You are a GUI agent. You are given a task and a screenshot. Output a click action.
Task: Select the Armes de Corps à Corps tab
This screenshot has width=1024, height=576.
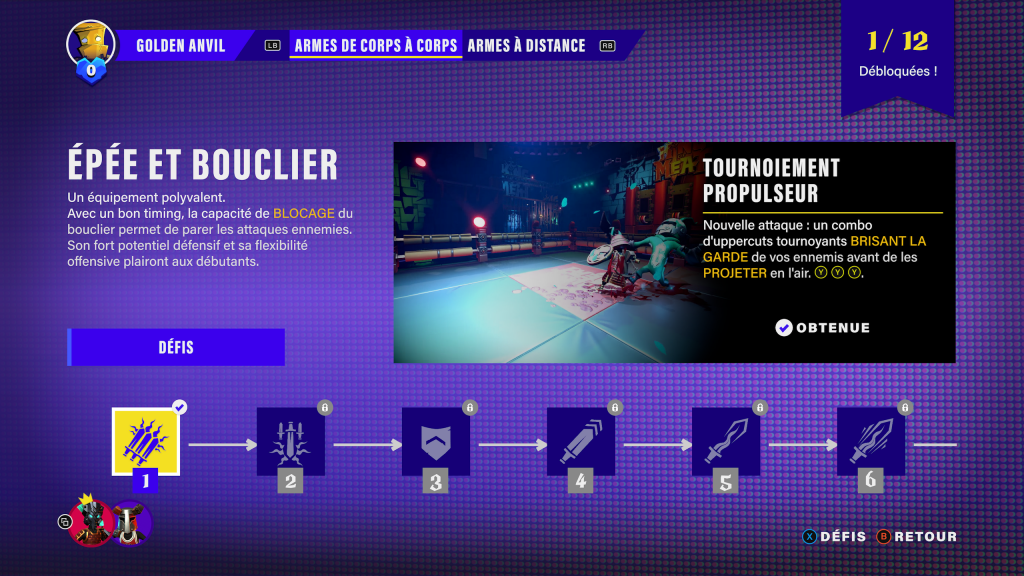coord(375,45)
